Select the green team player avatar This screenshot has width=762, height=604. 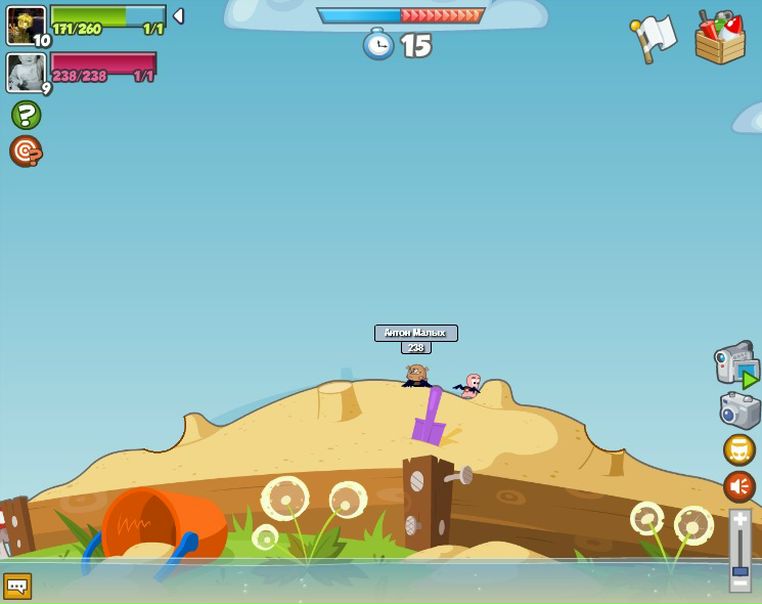pyautogui.click(x=26, y=25)
